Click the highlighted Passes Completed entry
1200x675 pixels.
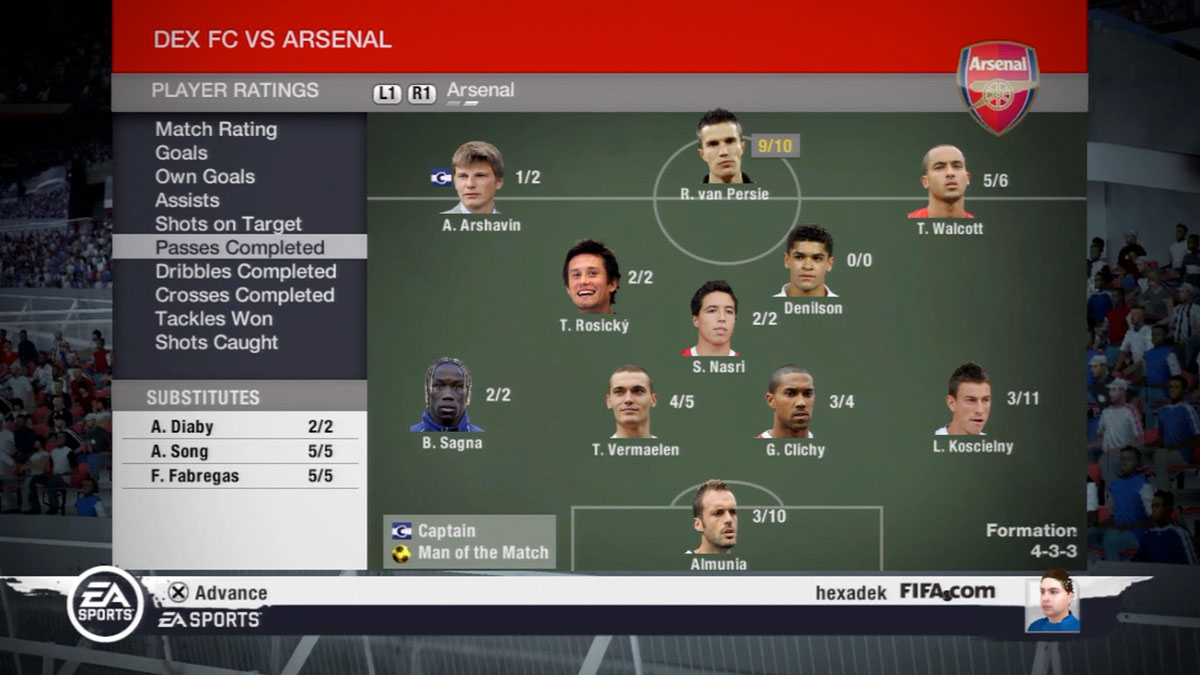click(240, 247)
